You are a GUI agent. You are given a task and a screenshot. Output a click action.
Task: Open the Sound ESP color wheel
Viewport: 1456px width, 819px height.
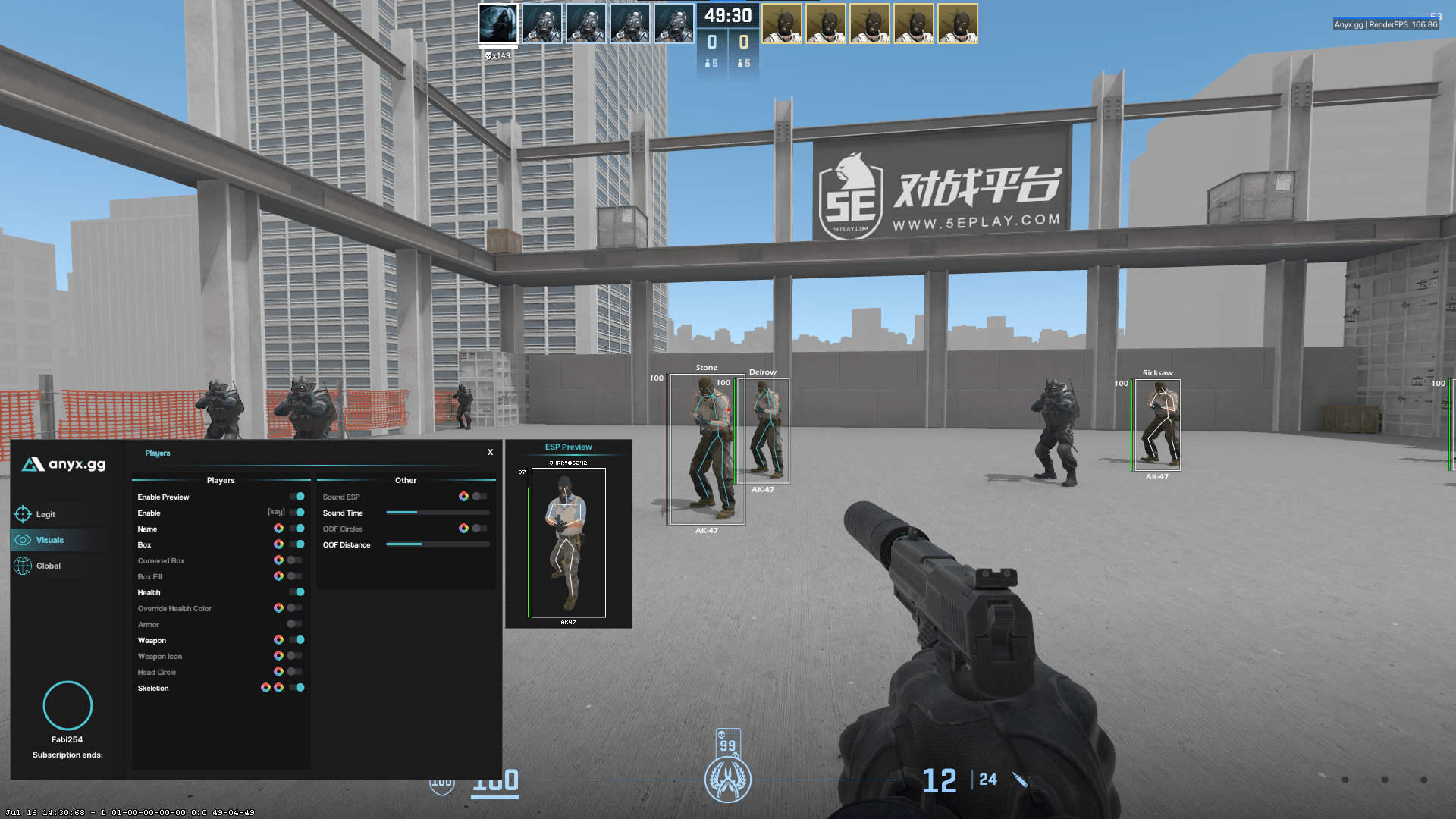point(465,496)
